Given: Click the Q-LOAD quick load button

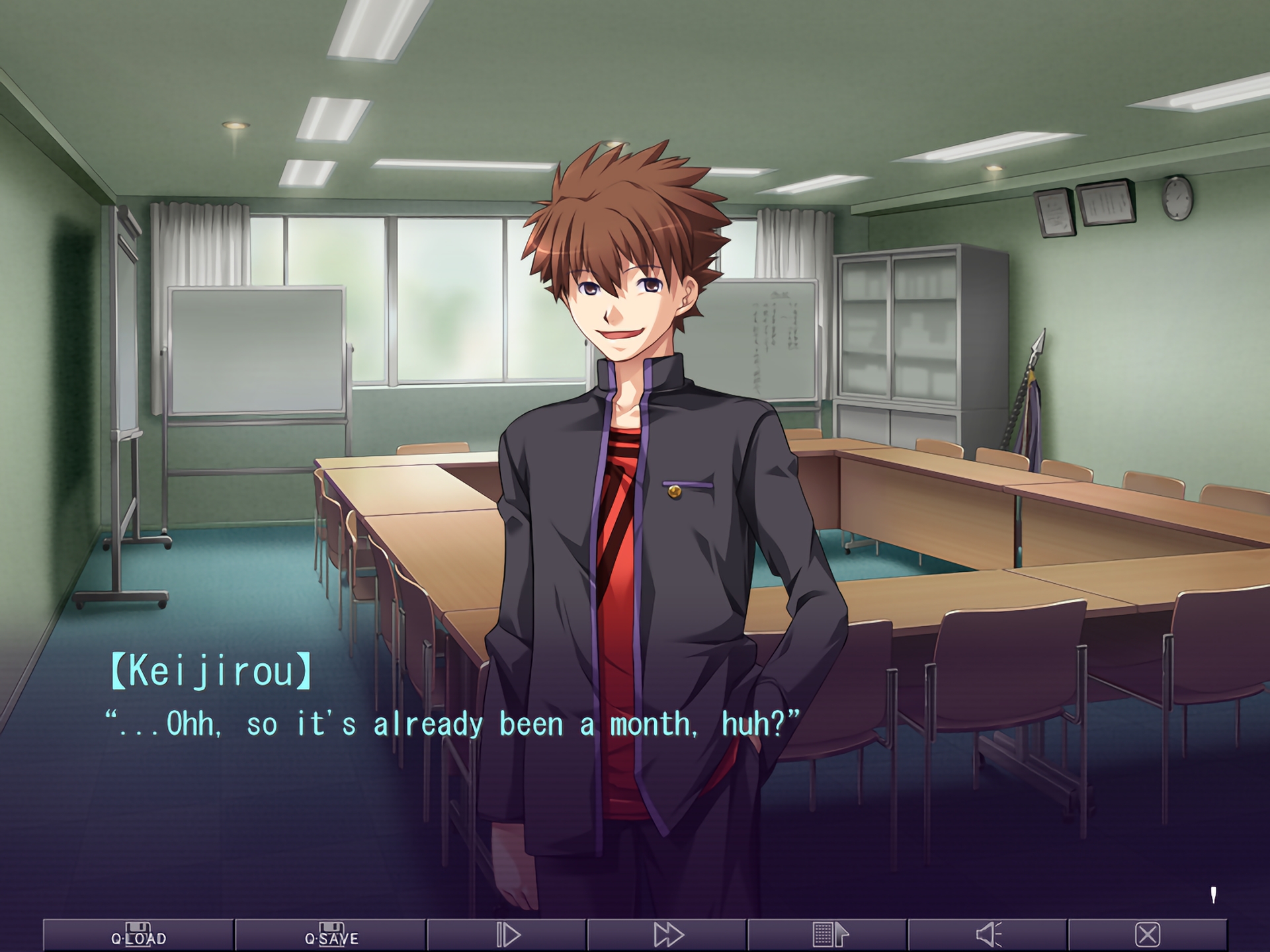Looking at the screenshot, I should (138, 935).
